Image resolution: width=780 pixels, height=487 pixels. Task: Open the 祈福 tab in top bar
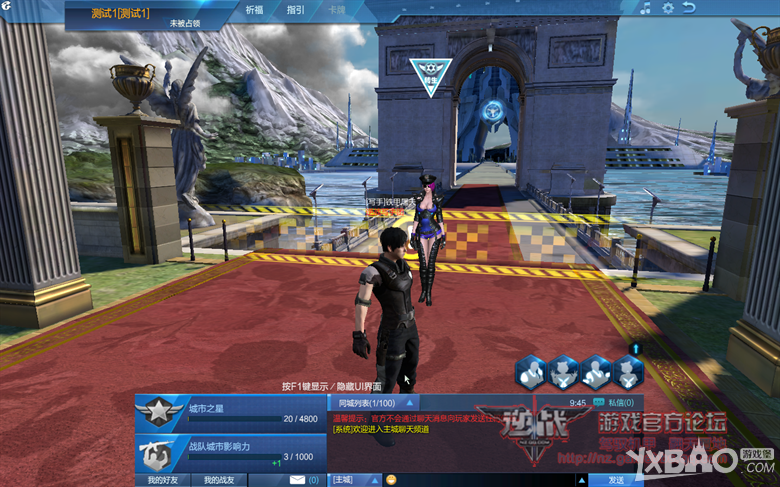tap(255, 9)
